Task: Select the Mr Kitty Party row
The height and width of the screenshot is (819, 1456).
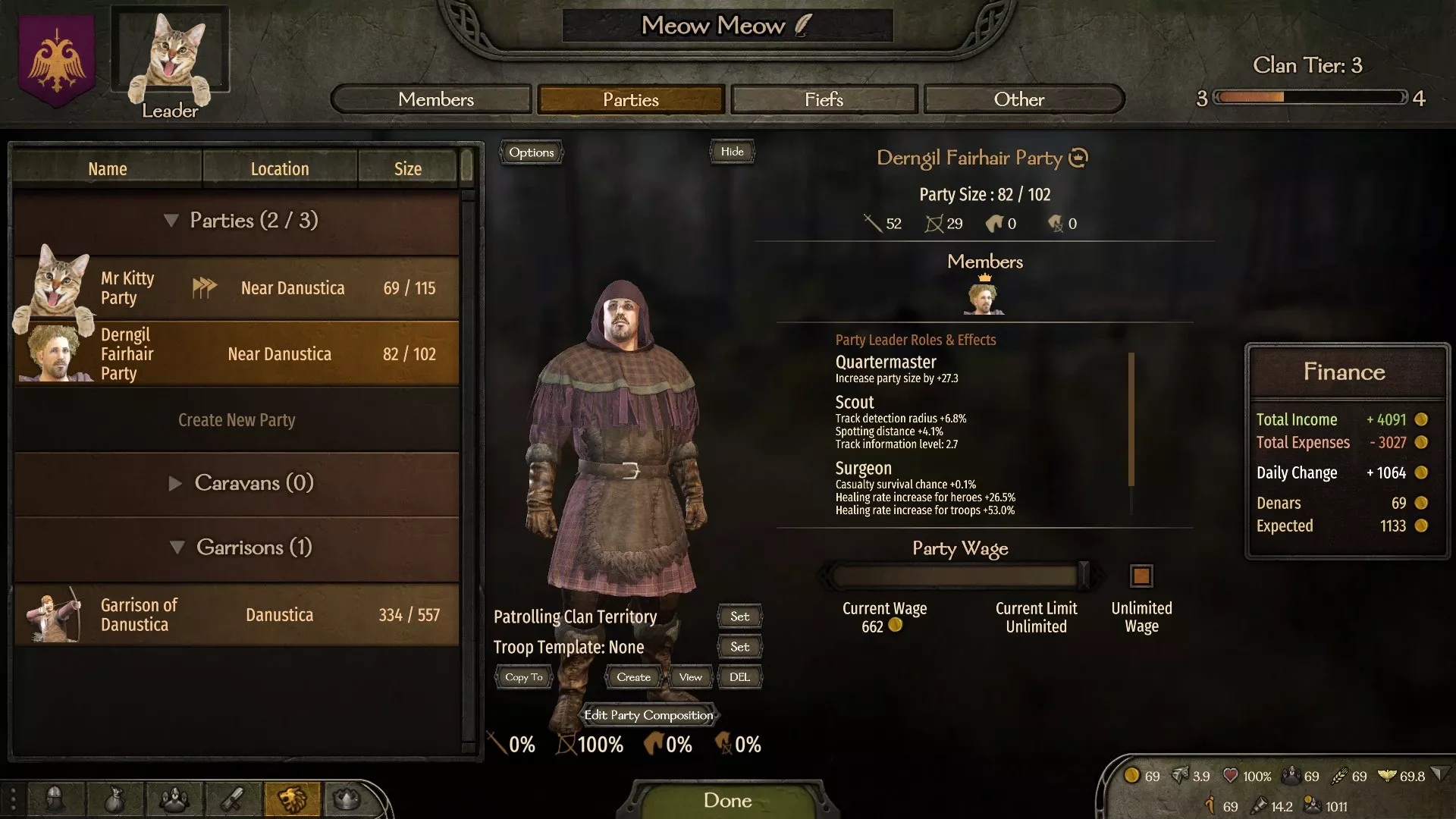Action: pyautogui.click(x=237, y=288)
